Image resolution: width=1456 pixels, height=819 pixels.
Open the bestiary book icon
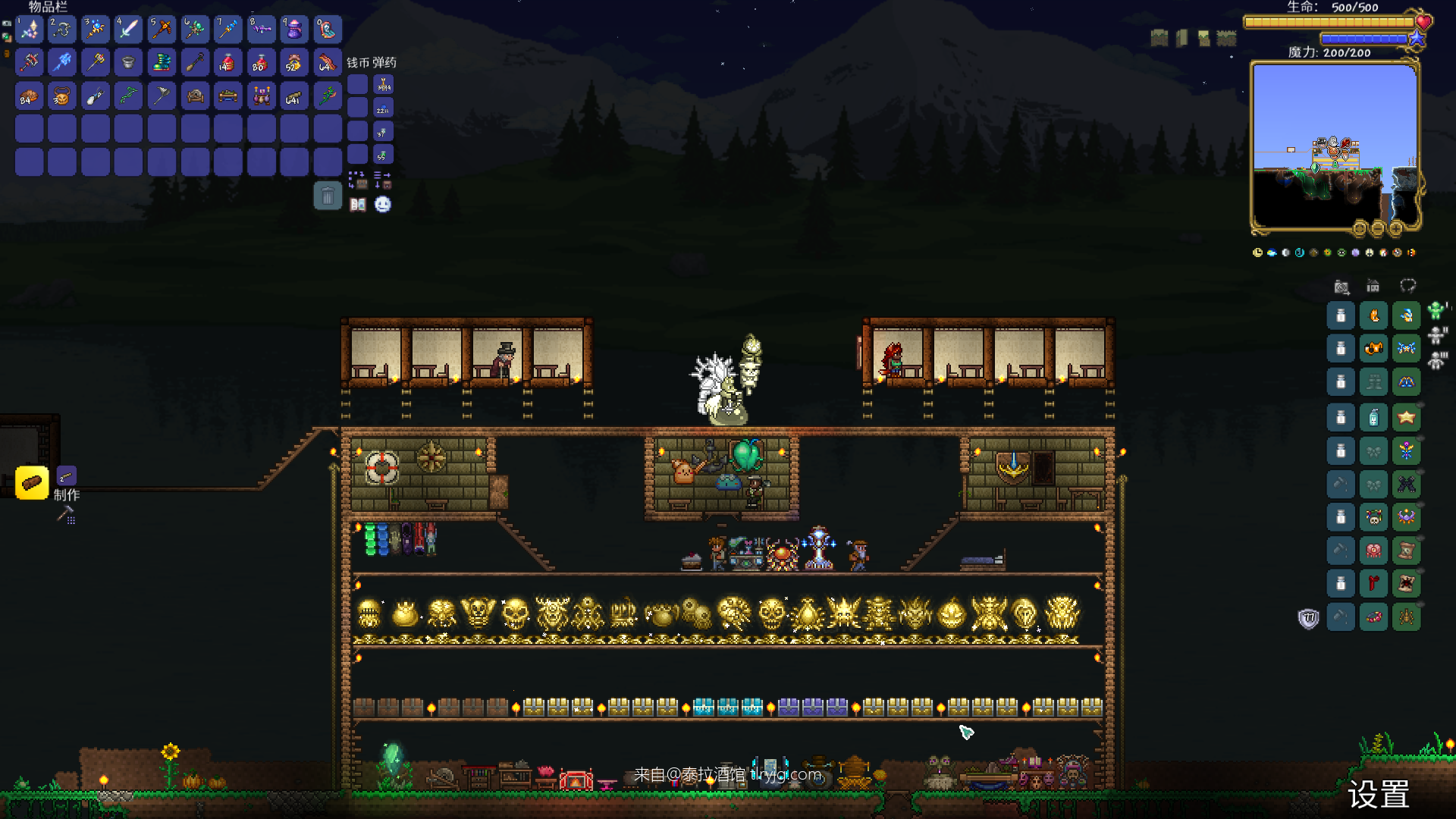[358, 205]
